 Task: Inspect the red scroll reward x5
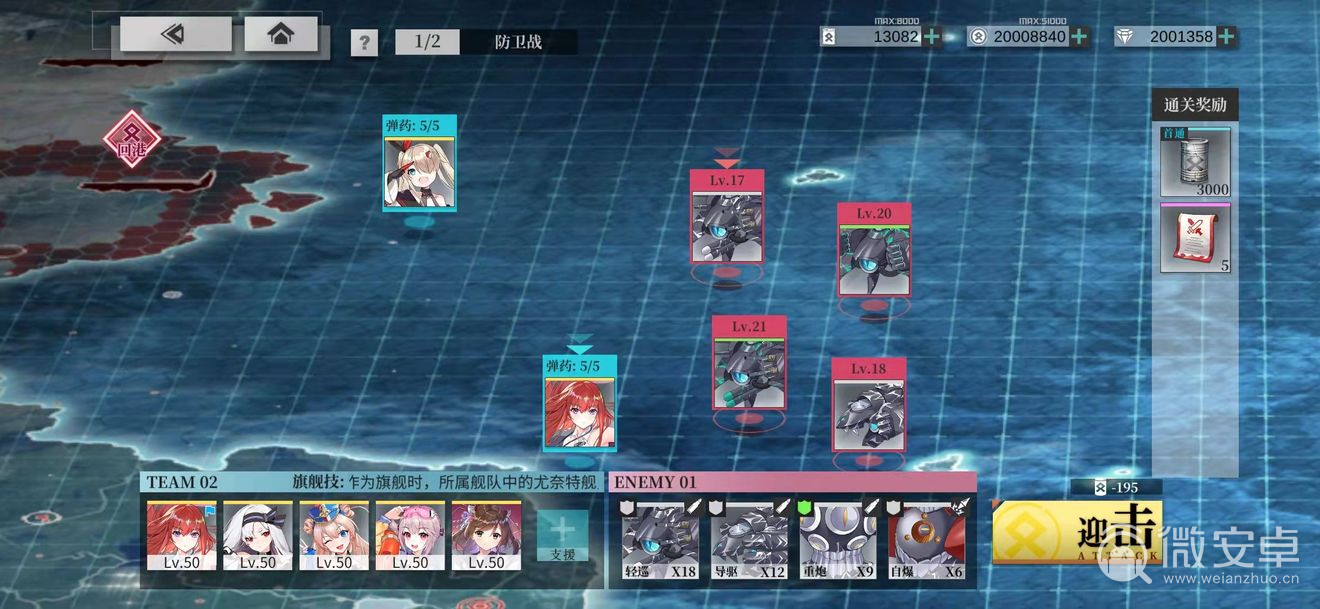(x=1195, y=238)
